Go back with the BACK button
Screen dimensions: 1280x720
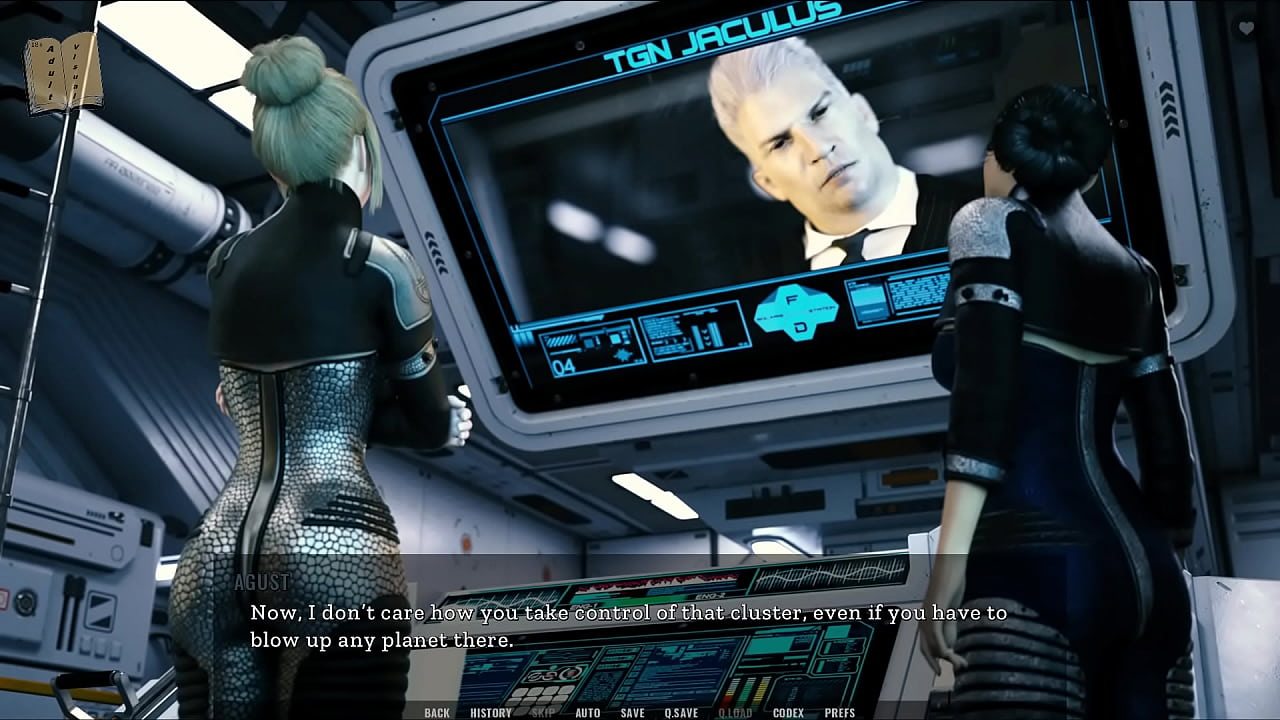pos(437,713)
